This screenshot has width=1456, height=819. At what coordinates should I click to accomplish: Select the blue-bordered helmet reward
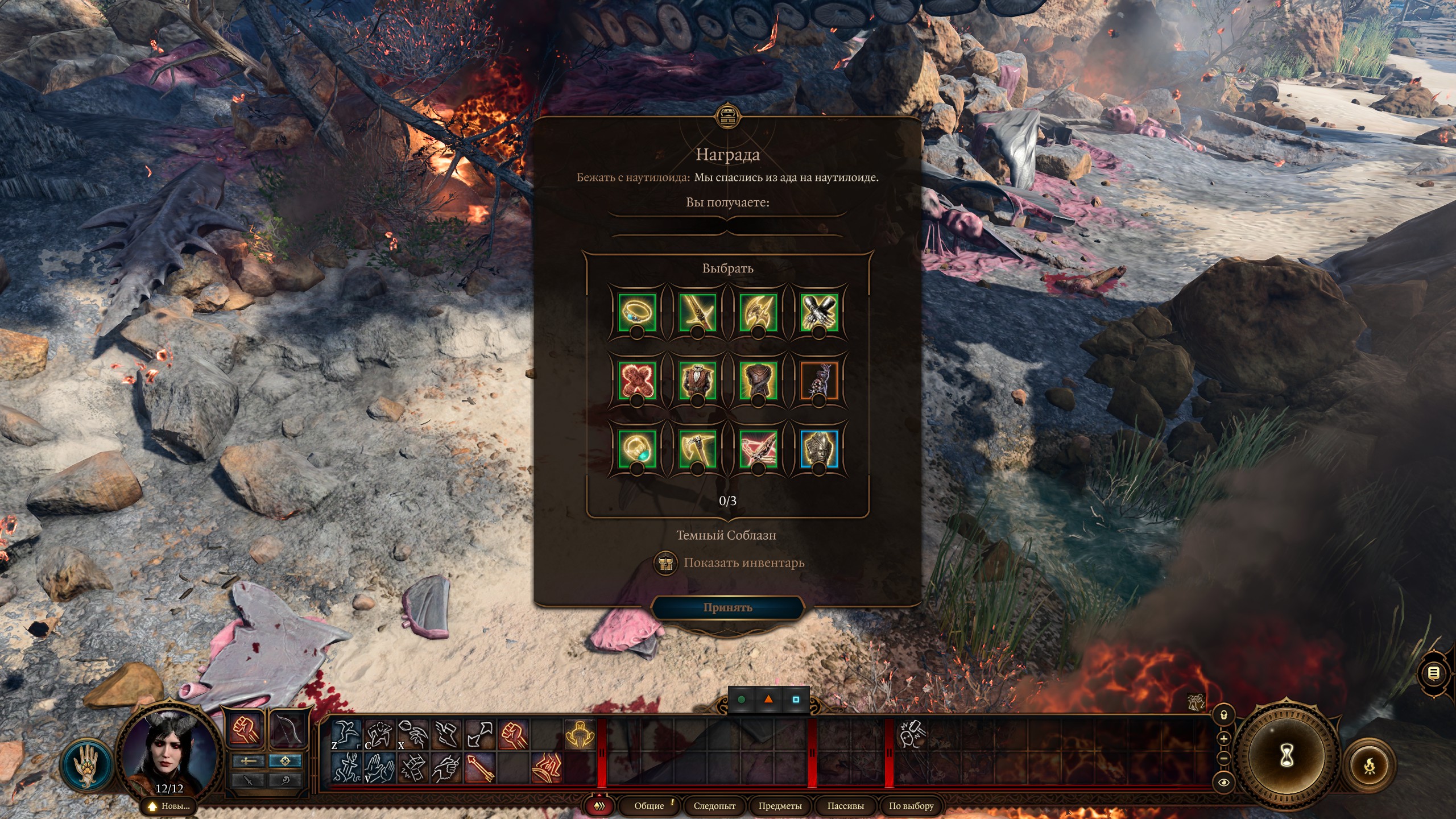[818, 449]
